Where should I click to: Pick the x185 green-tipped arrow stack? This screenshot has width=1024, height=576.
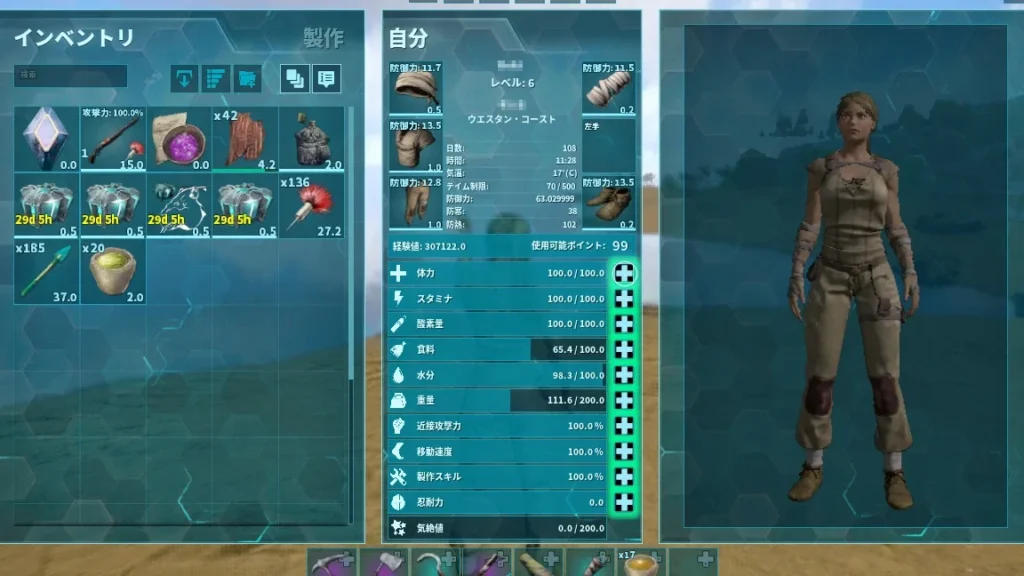pos(47,271)
